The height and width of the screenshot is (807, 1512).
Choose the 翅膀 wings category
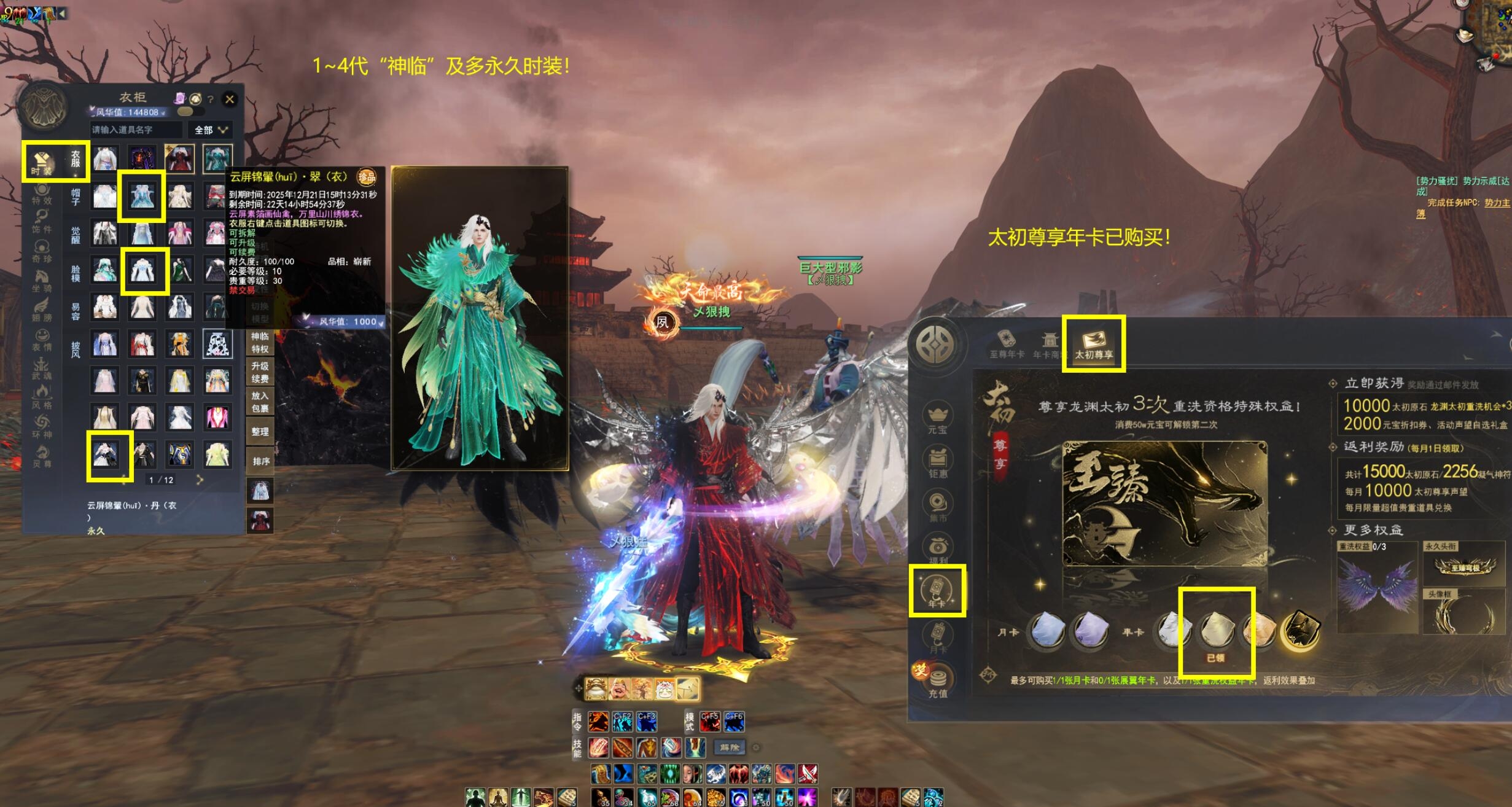42,309
